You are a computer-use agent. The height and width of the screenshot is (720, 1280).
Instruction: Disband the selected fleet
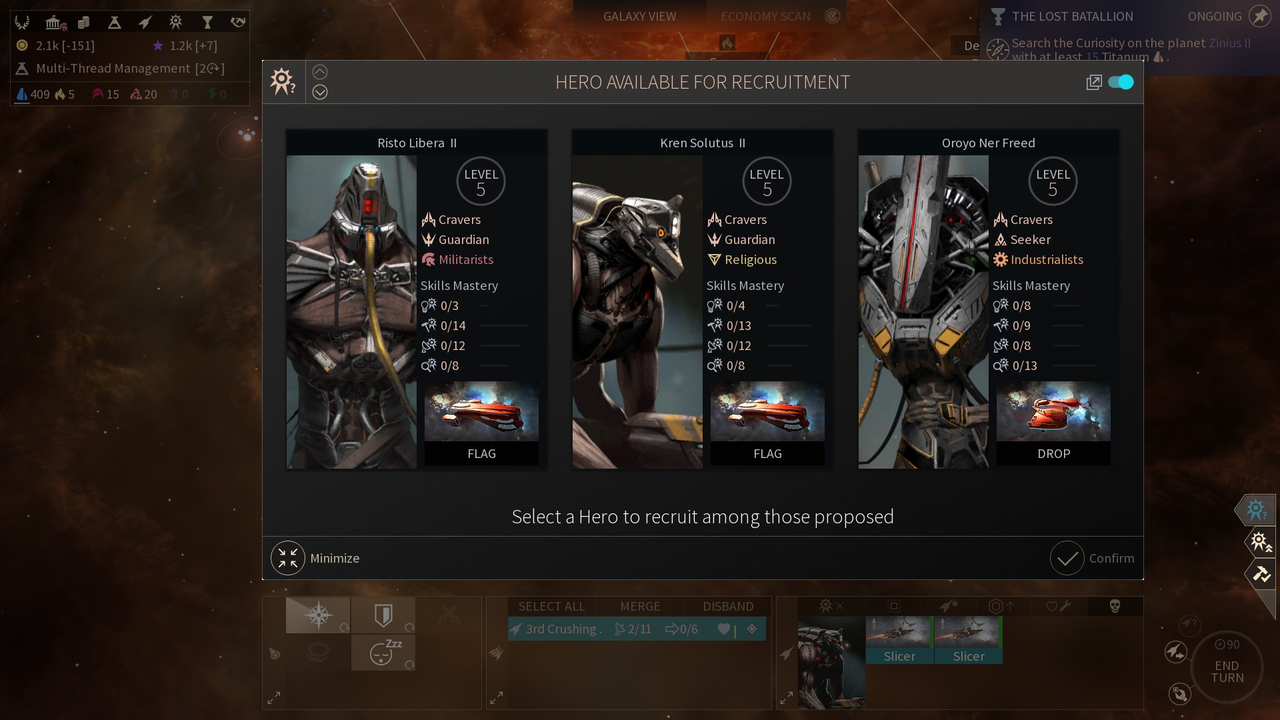click(x=728, y=606)
